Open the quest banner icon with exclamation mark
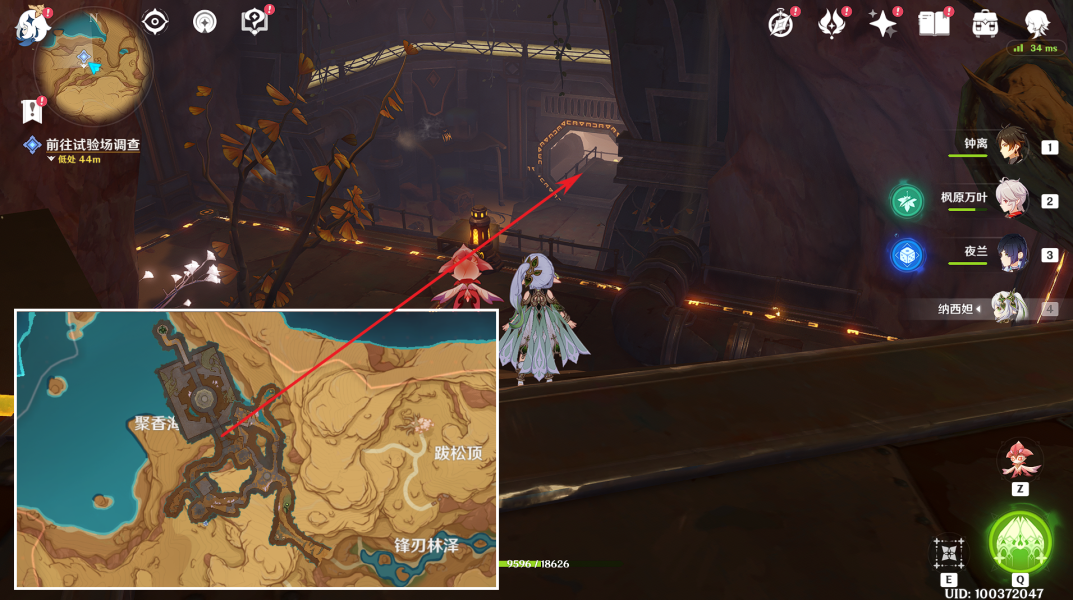The image size is (1073, 600). [31, 111]
